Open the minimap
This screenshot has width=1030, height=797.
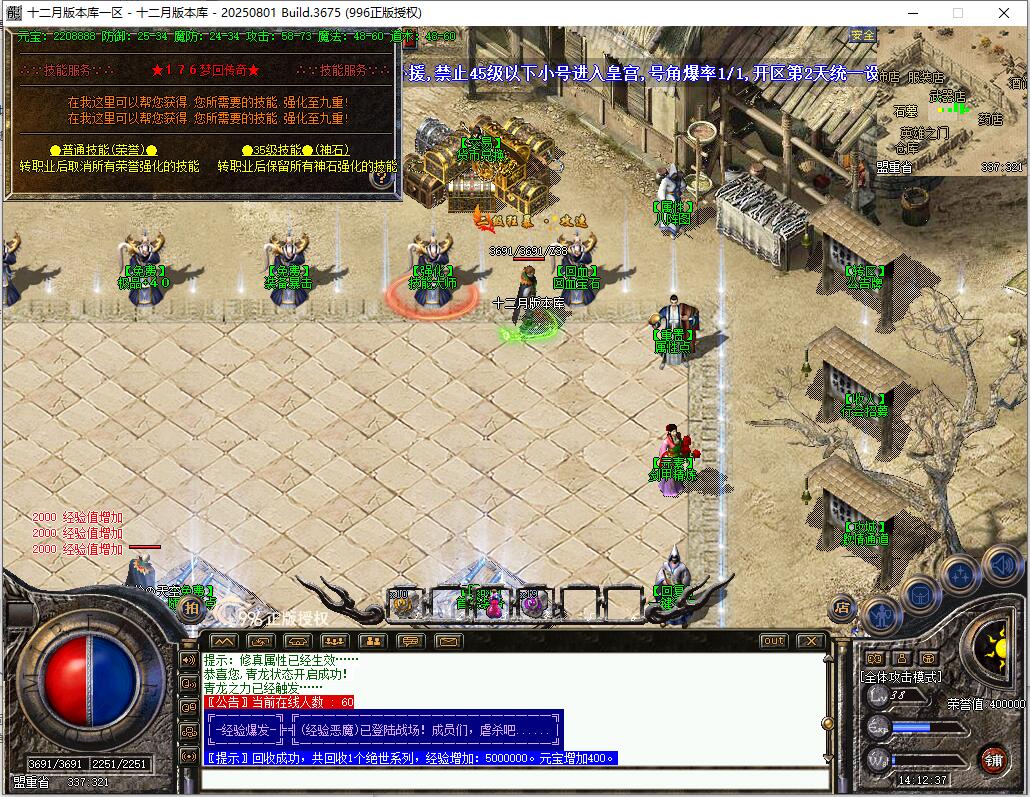coord(951,101)
